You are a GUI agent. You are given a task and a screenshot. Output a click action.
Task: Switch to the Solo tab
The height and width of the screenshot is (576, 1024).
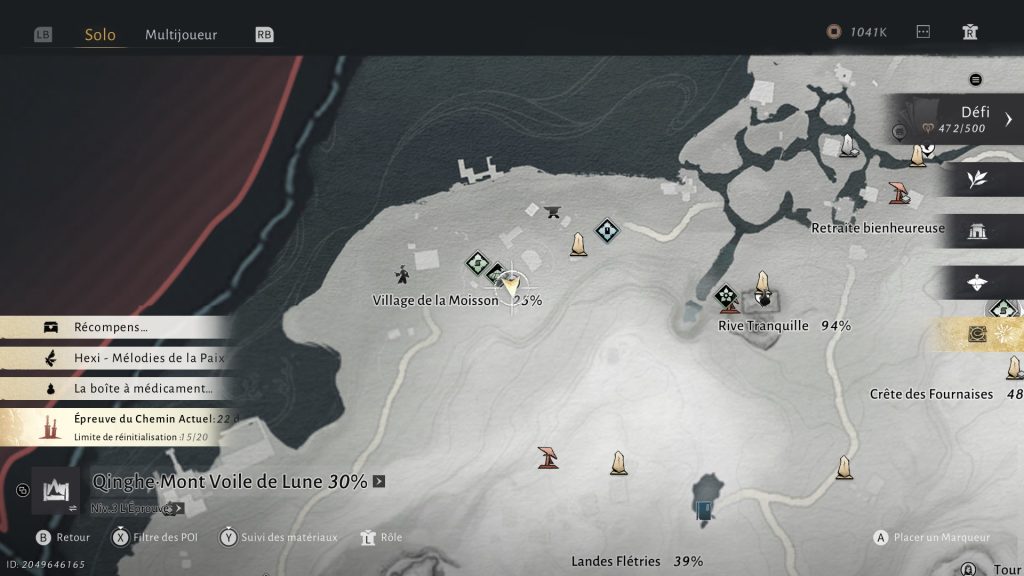pyautogui.click(x=100, y=34)
